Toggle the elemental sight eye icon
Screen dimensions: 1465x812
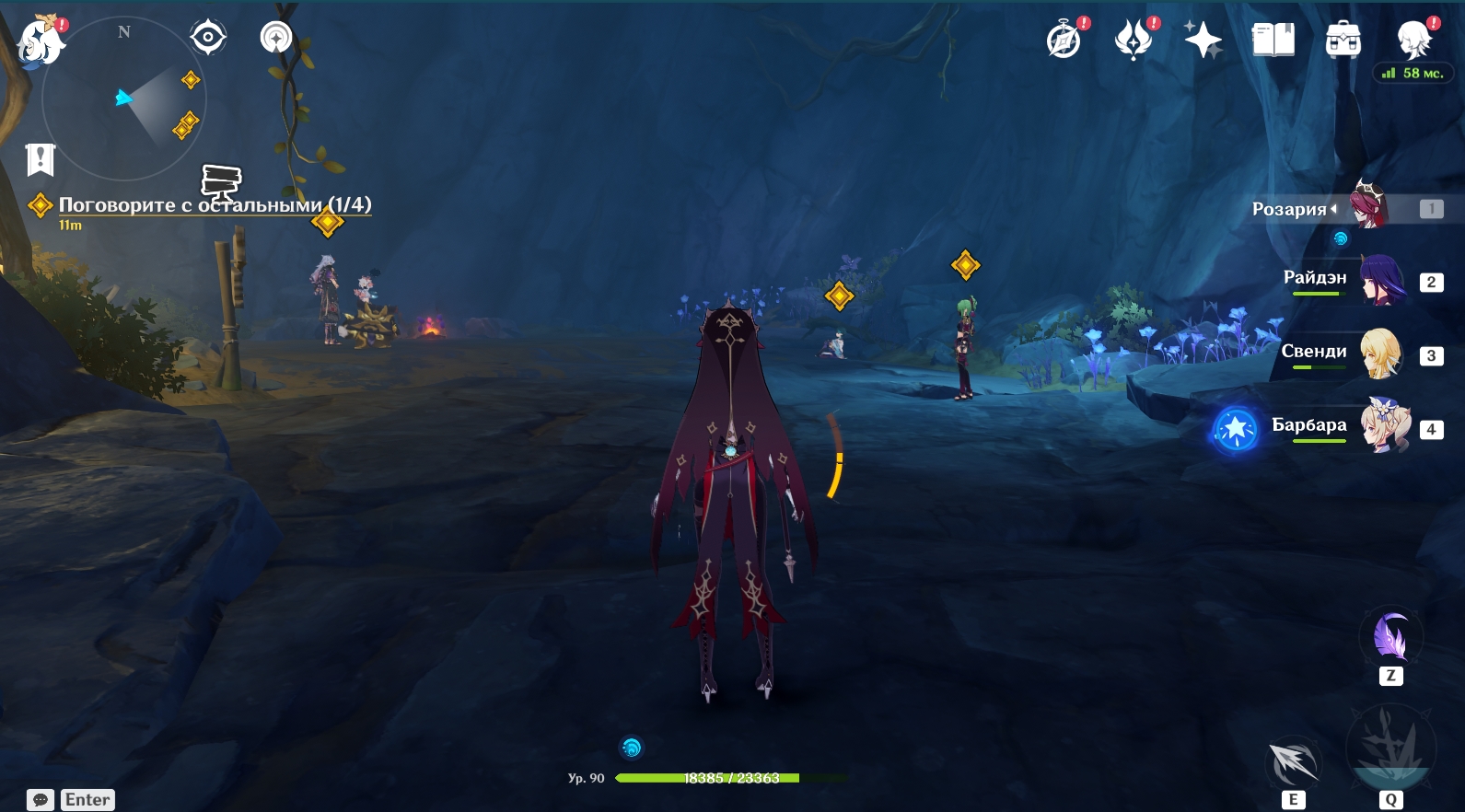click(x=208, y=38)
